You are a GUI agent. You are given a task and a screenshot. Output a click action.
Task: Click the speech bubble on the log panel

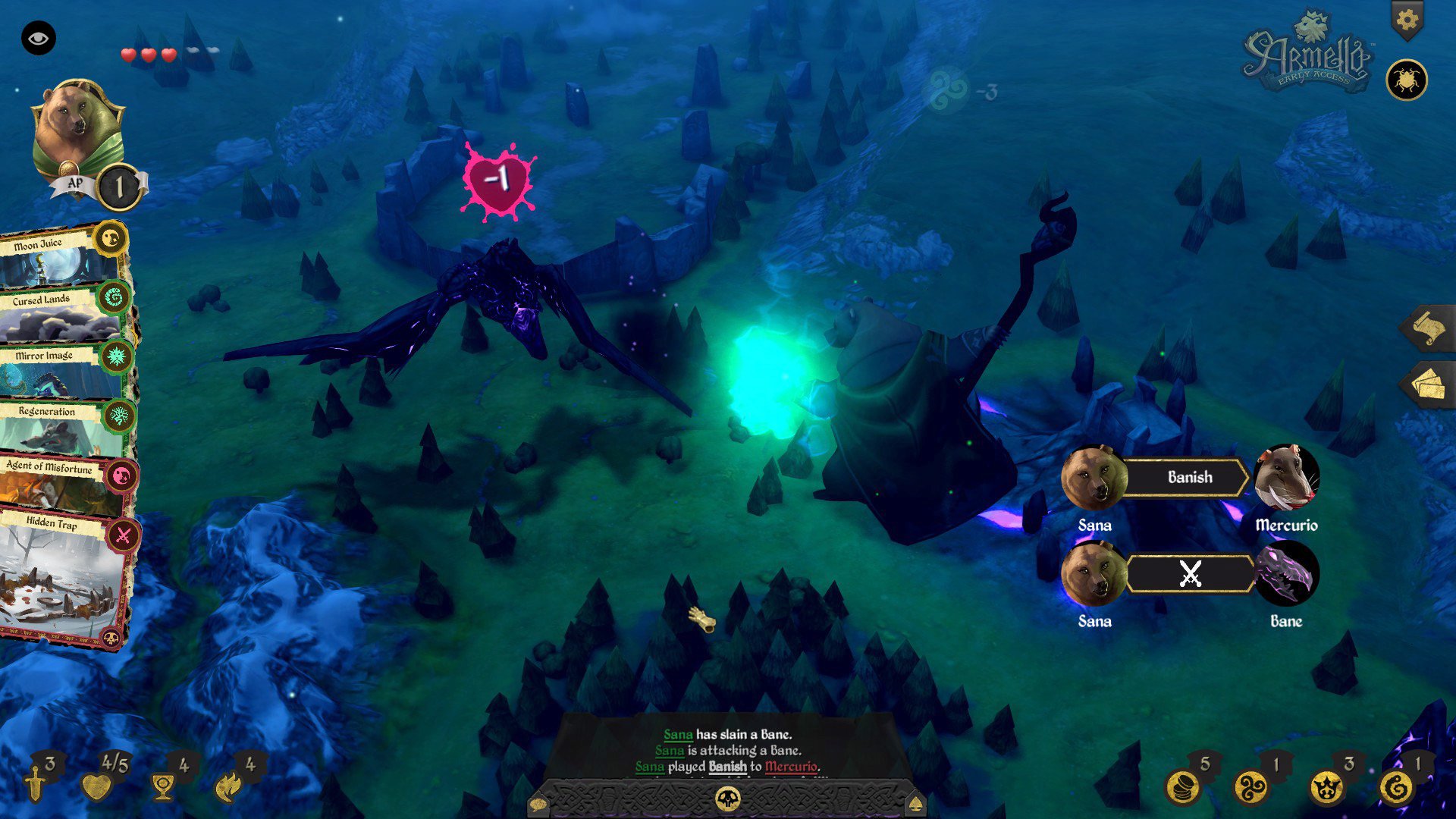pos(540,805)
